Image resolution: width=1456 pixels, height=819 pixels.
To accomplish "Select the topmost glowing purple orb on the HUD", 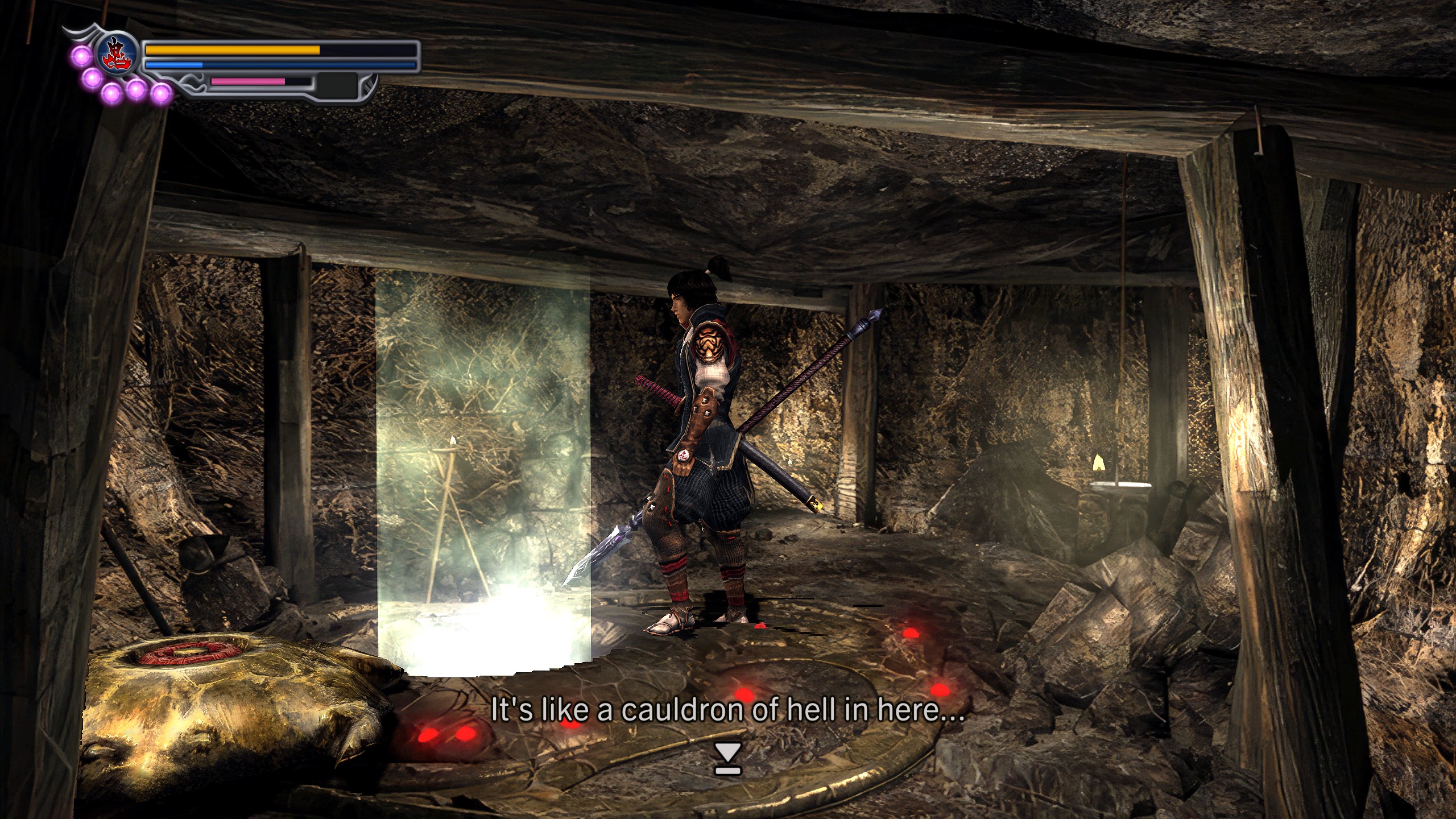I will [x=81, y=56].
